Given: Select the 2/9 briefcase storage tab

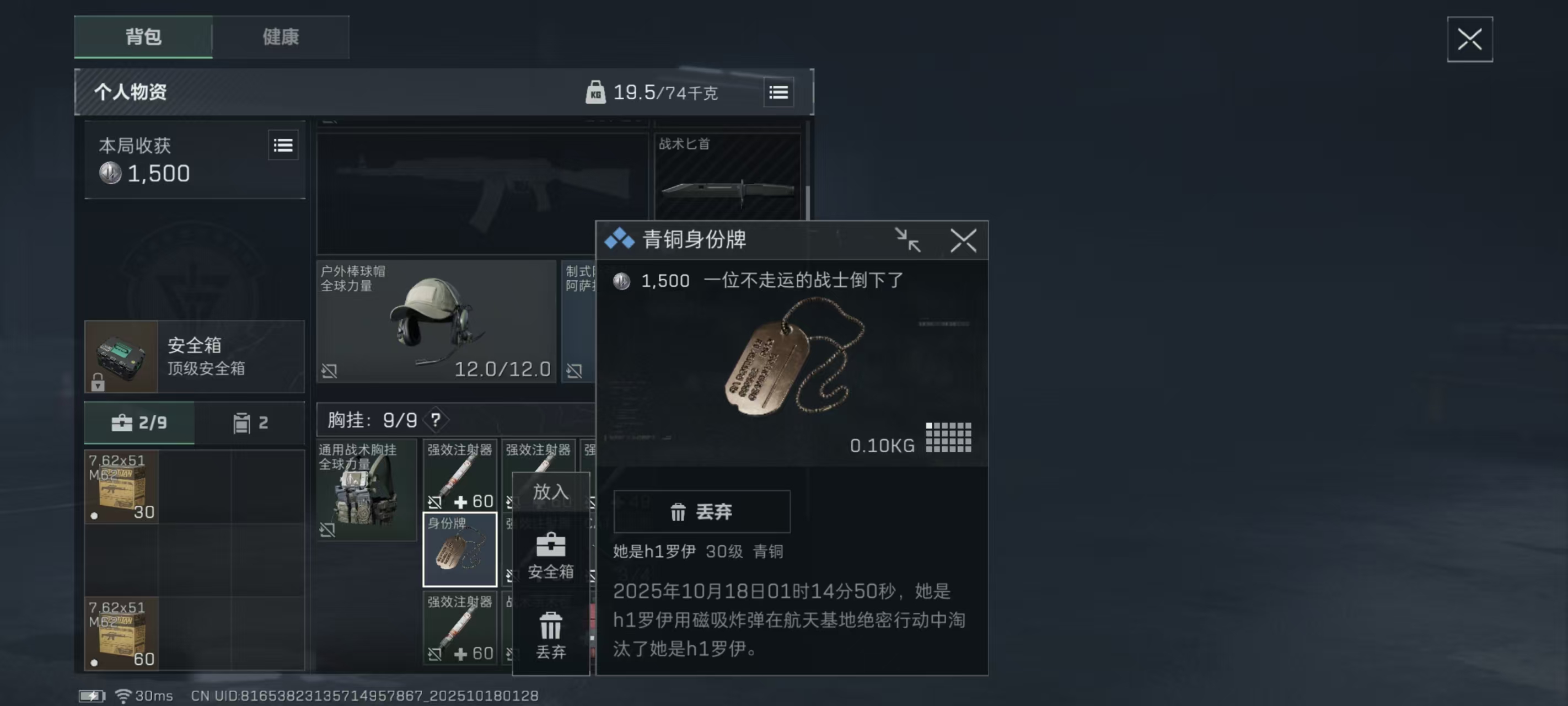Looking at the screenshot, I should [139, 422].
